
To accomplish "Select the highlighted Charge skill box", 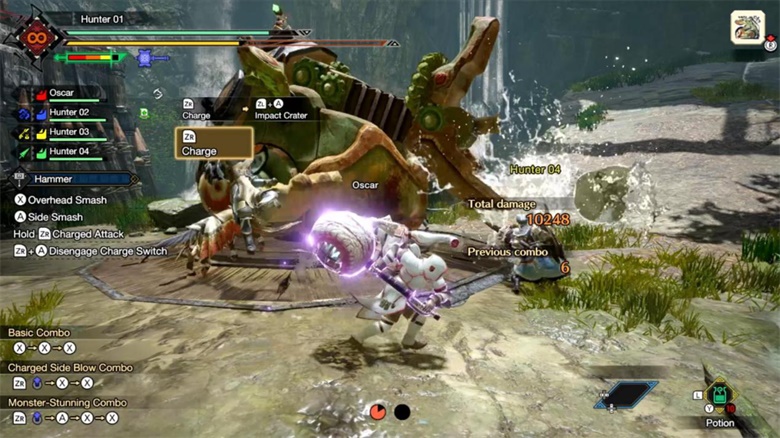I will click(x=214, y=144).
